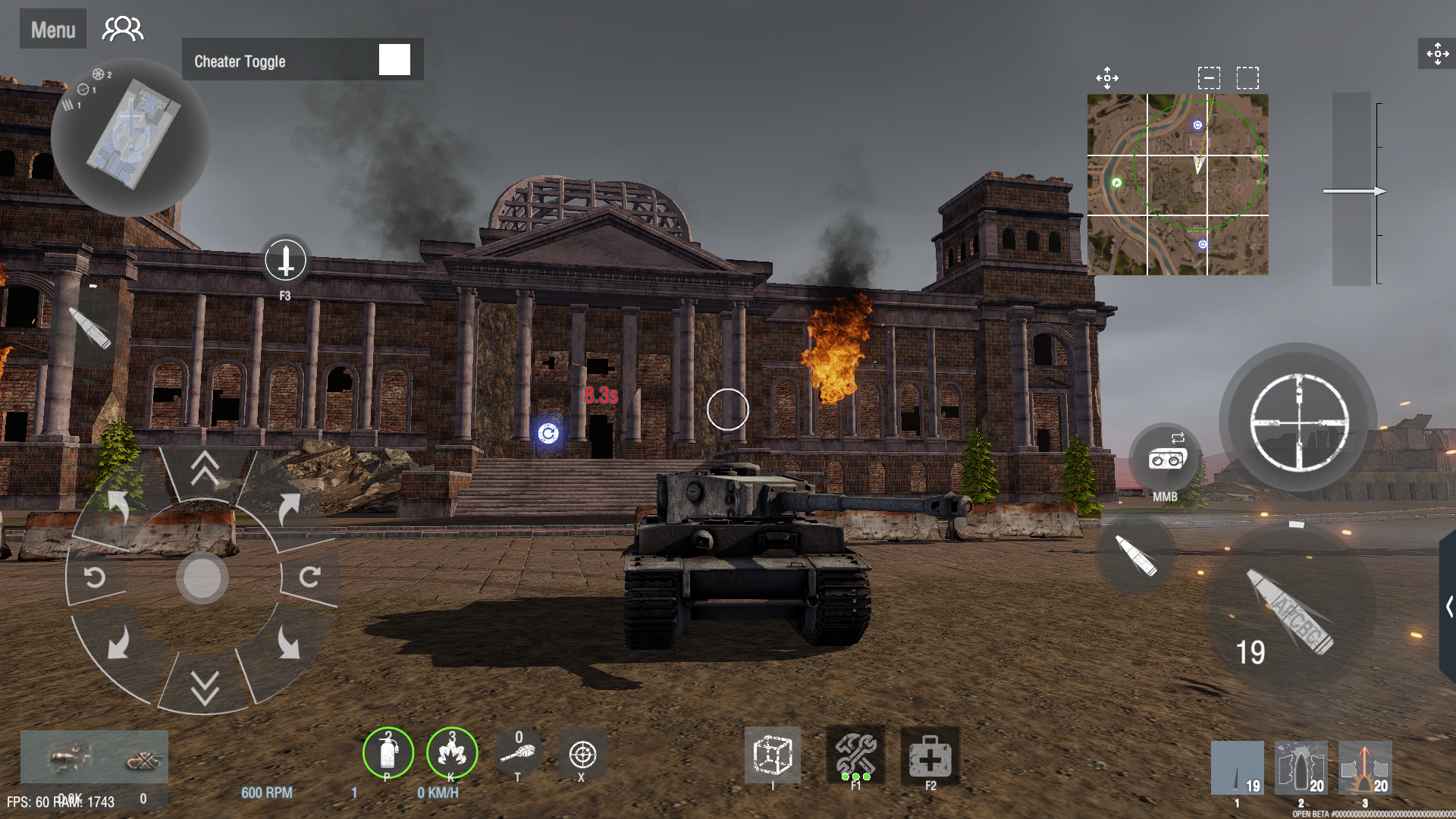Viewport: 1456px width, 819px height.
Task: Toggle the K consumable with green ring
Action: 451,753
